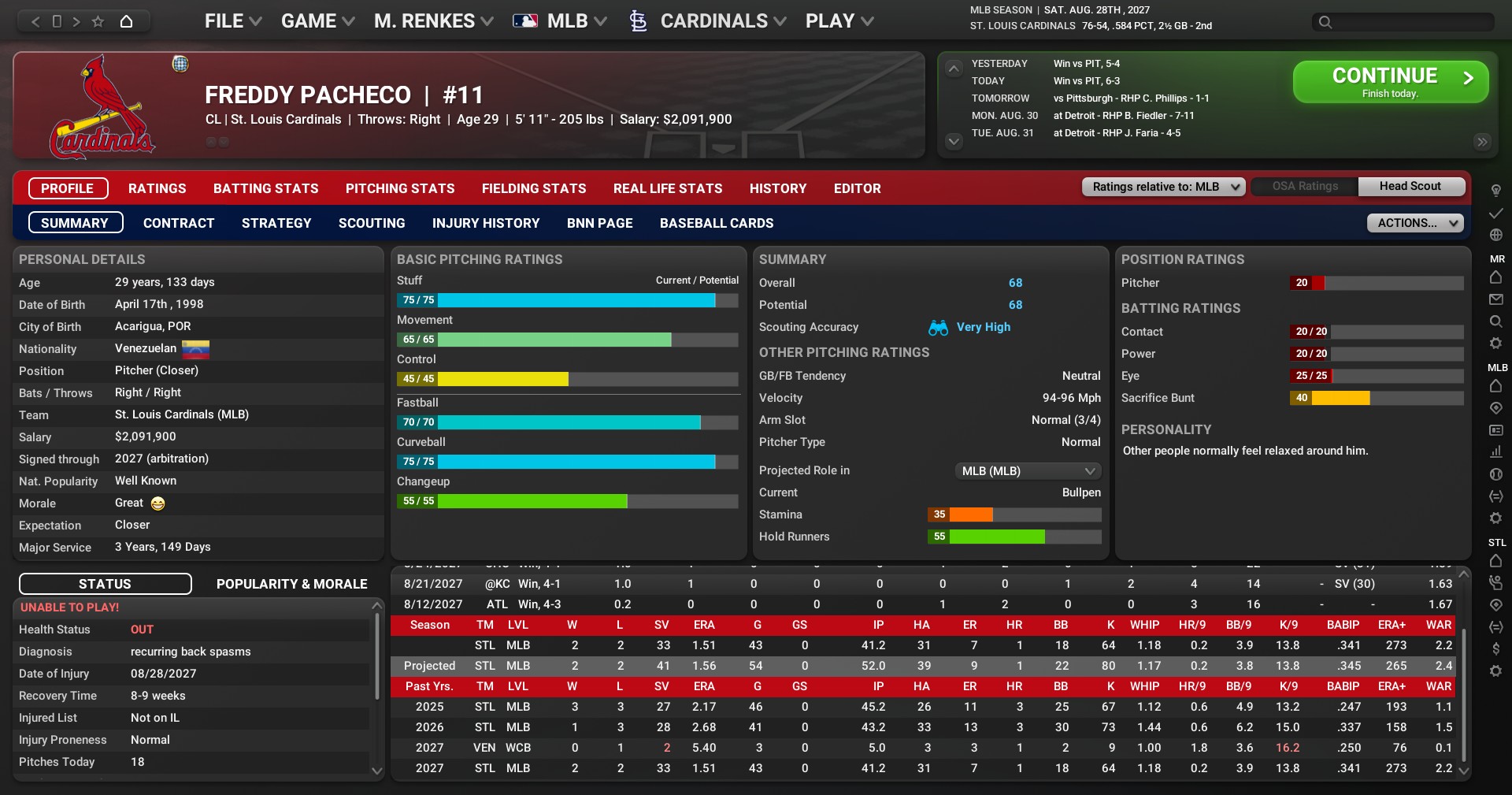Open the FILE menu
1512x795 pixels.
(232, 21)
